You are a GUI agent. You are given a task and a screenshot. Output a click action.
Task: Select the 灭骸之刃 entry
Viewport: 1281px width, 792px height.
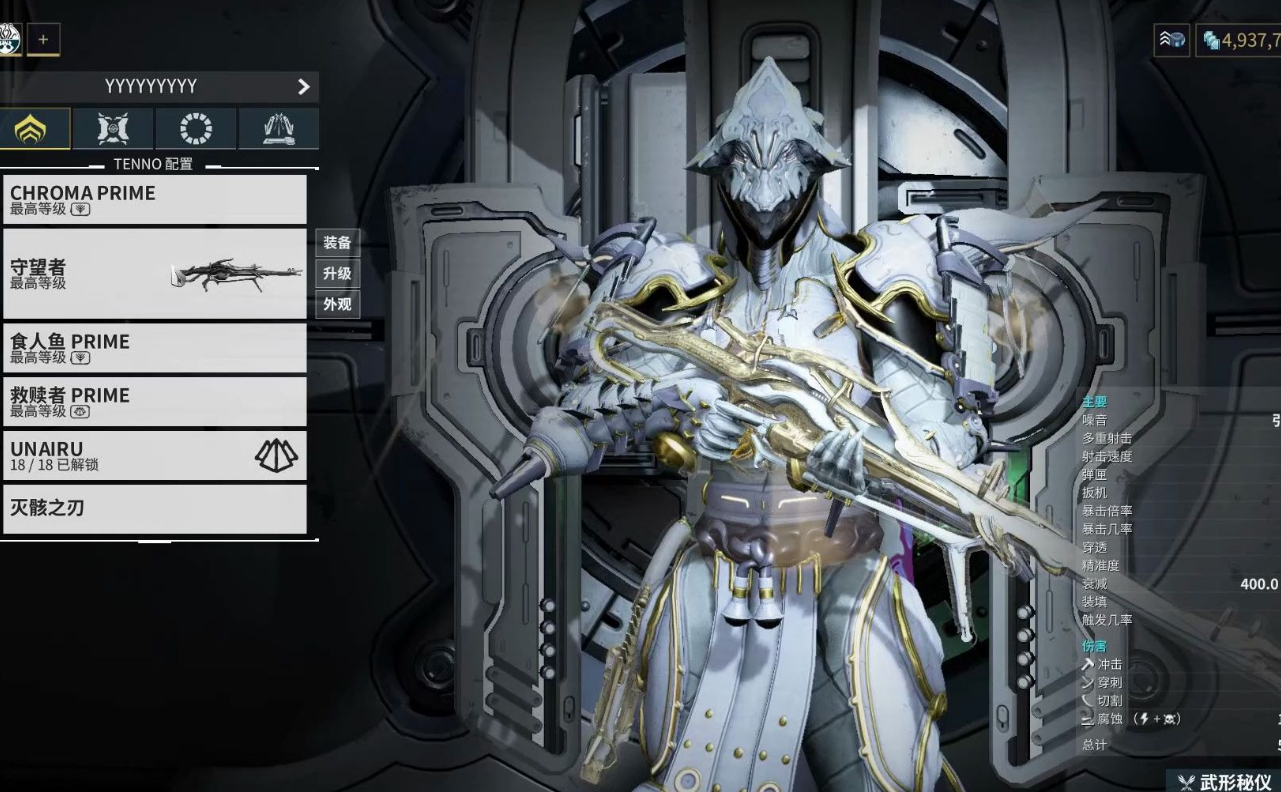pyautogui.click(x=155, y=509)
